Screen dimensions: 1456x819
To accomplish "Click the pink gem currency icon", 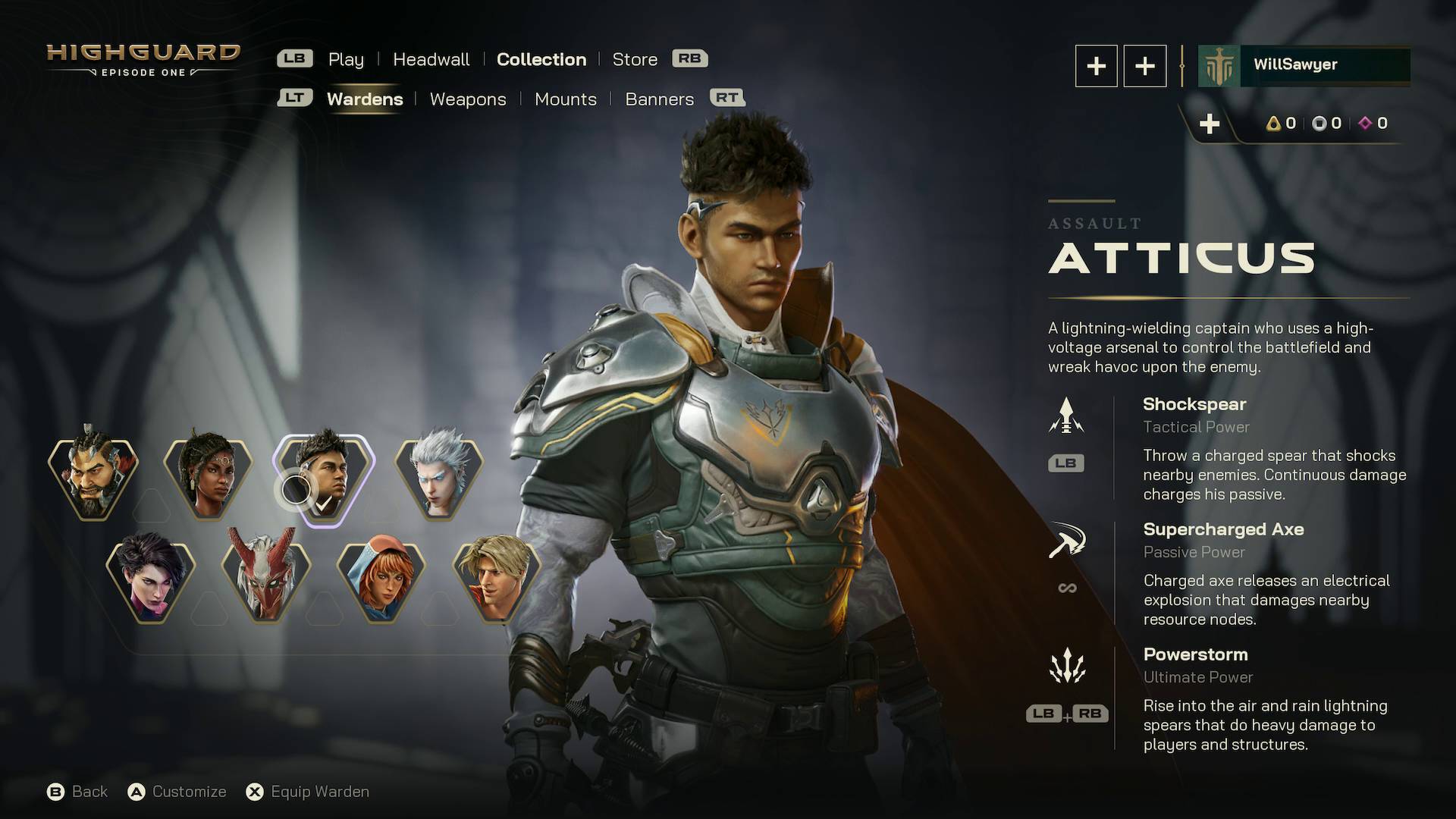I will point(1363,124).
